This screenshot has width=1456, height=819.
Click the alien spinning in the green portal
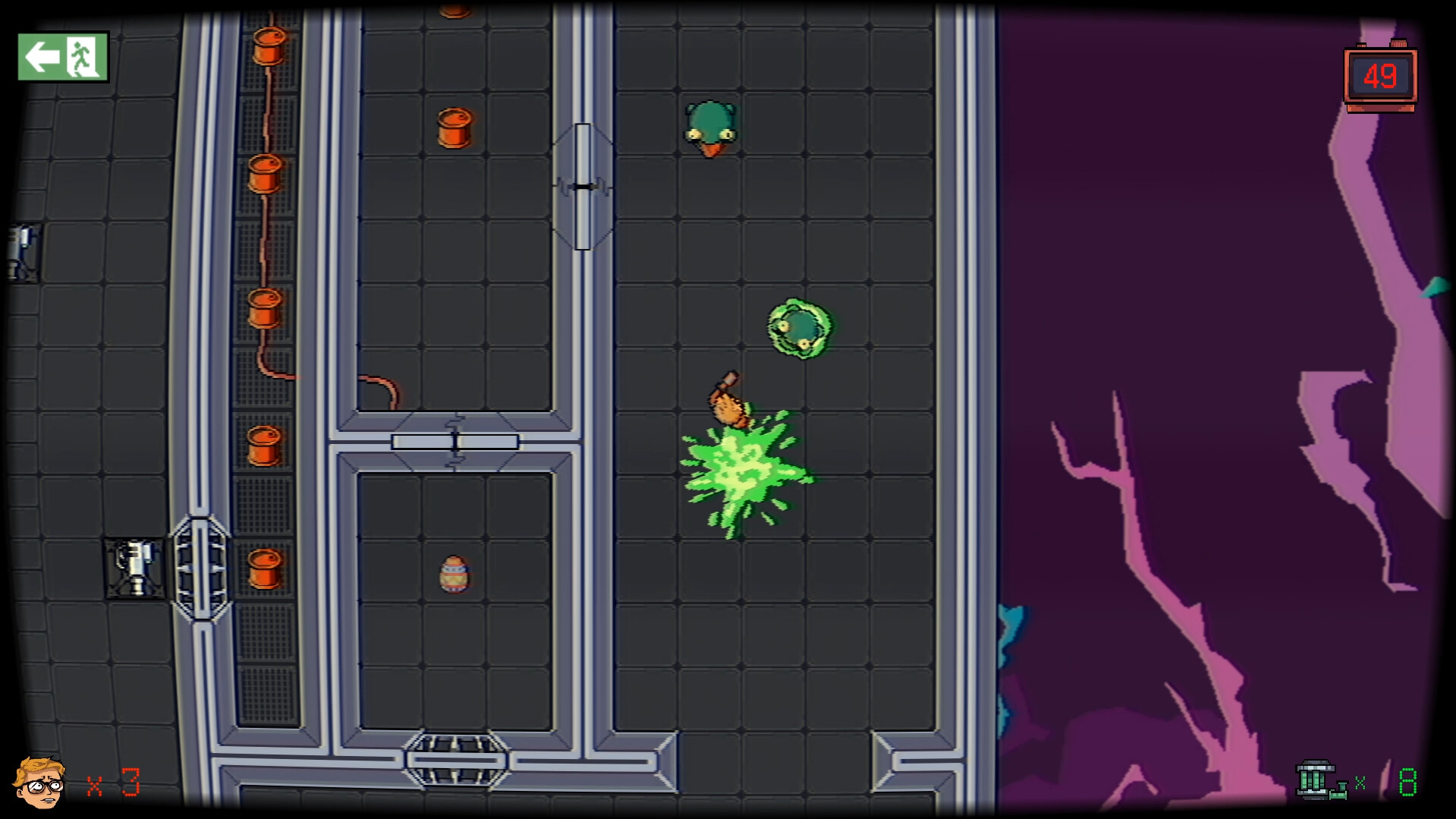pyautogui.click(x=799, y=329)
